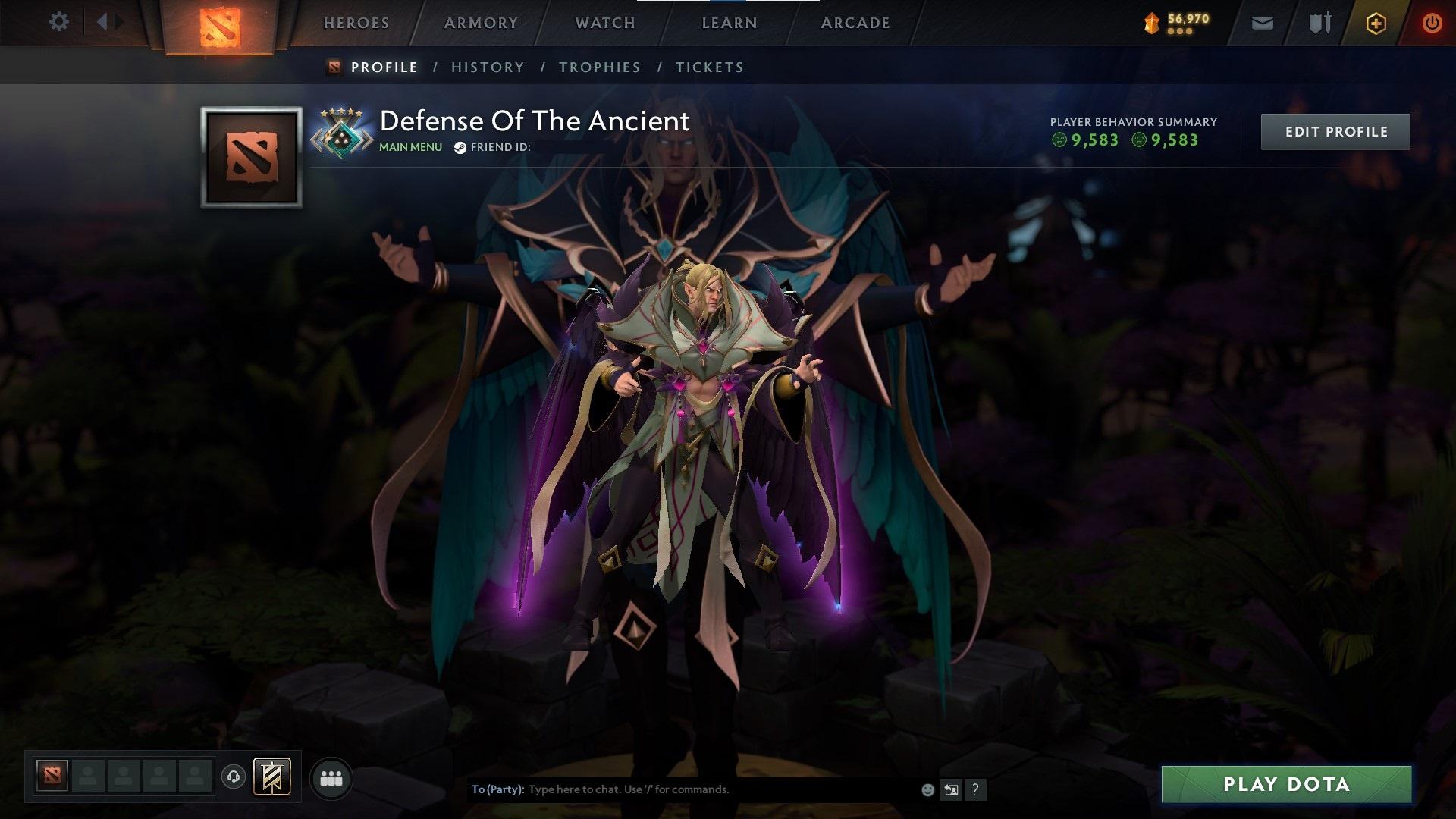Screen dimensions: 1456x819
Task: Open the Dota Plus hexagon icon
Action: pos(1375,23)
